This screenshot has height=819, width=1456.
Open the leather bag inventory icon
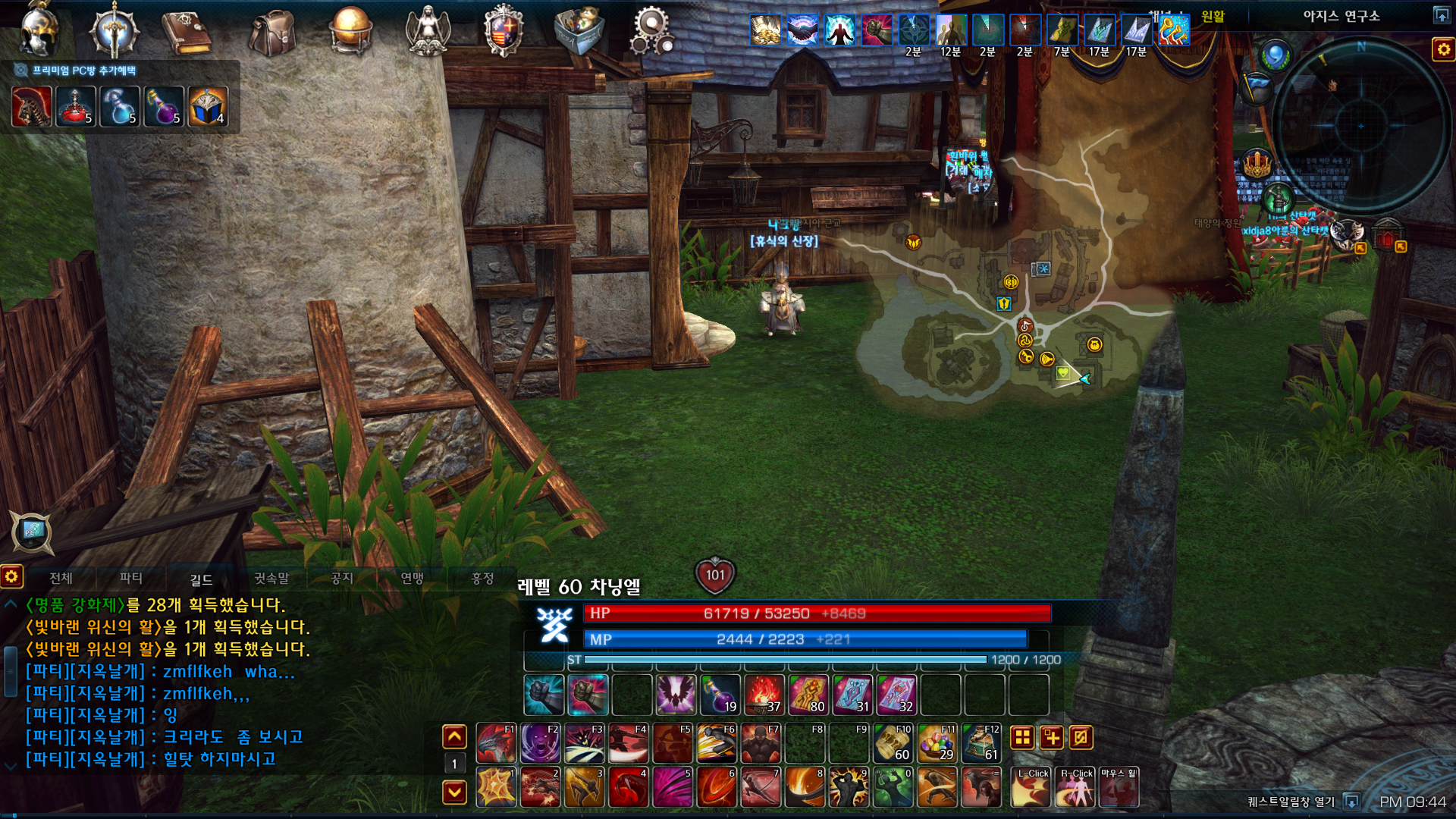click(x=272, y=32)
